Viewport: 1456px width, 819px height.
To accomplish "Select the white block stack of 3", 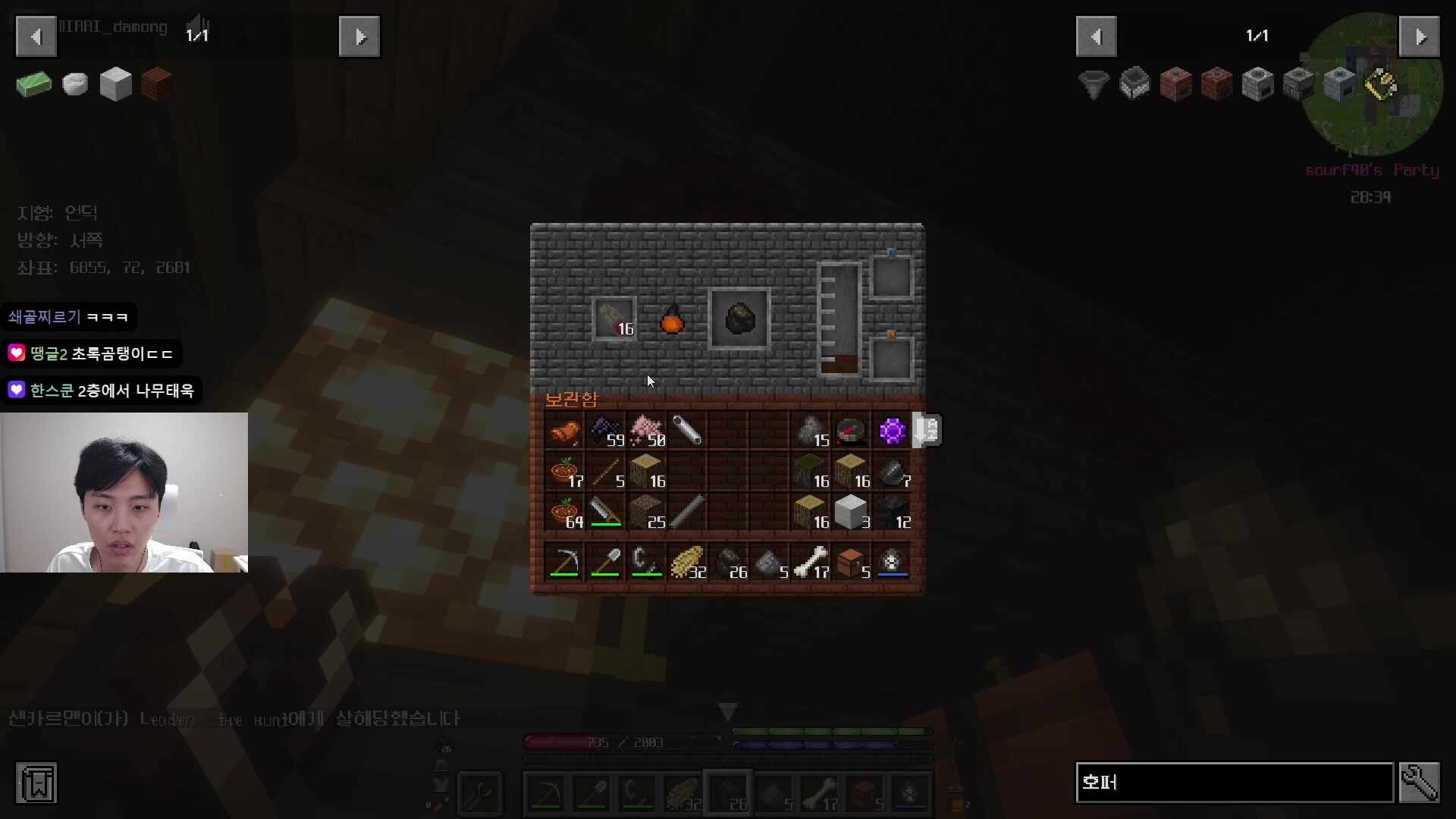I will [852, 513].
